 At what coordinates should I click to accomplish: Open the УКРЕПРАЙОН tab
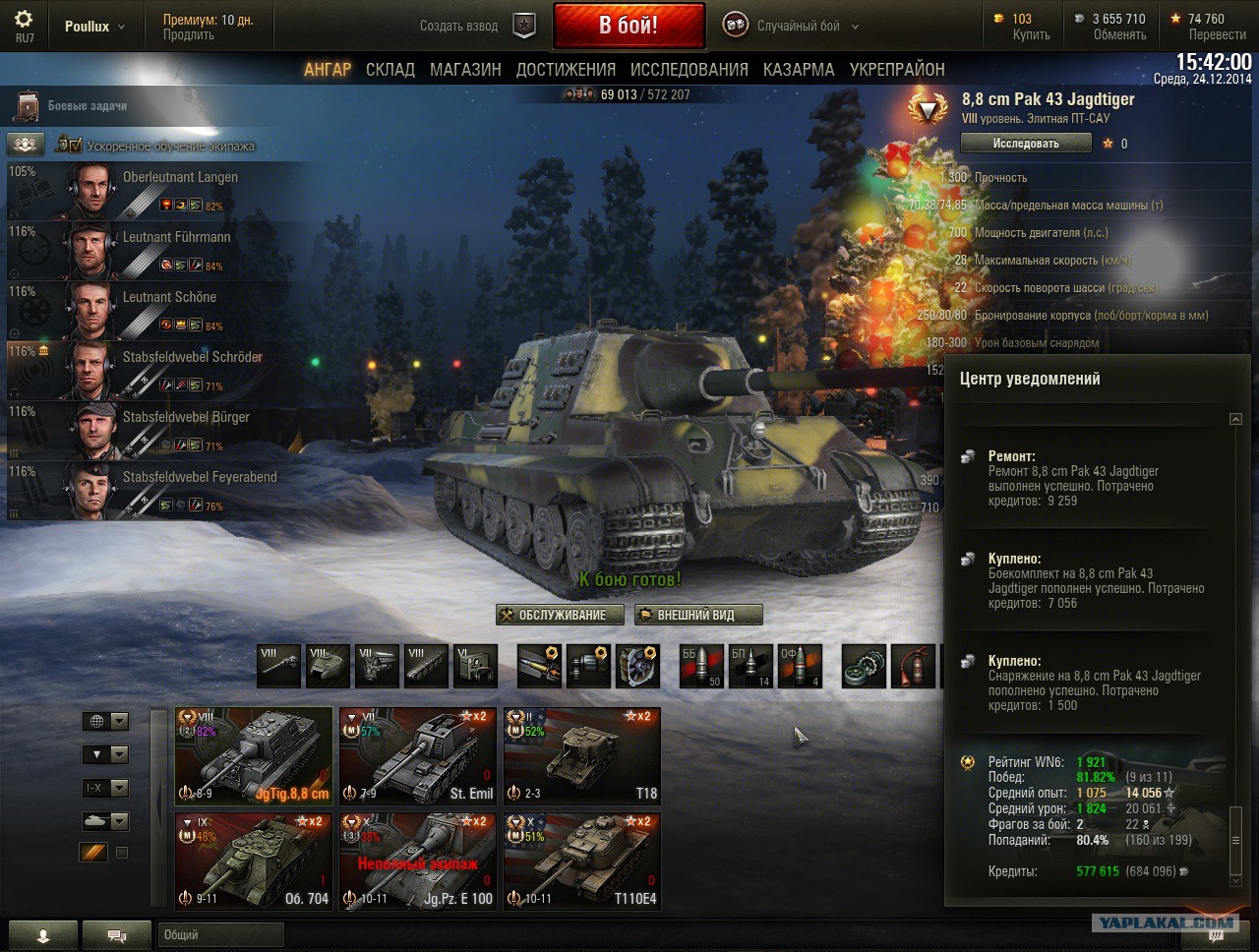pyautogui.click(x=897, y=70)
